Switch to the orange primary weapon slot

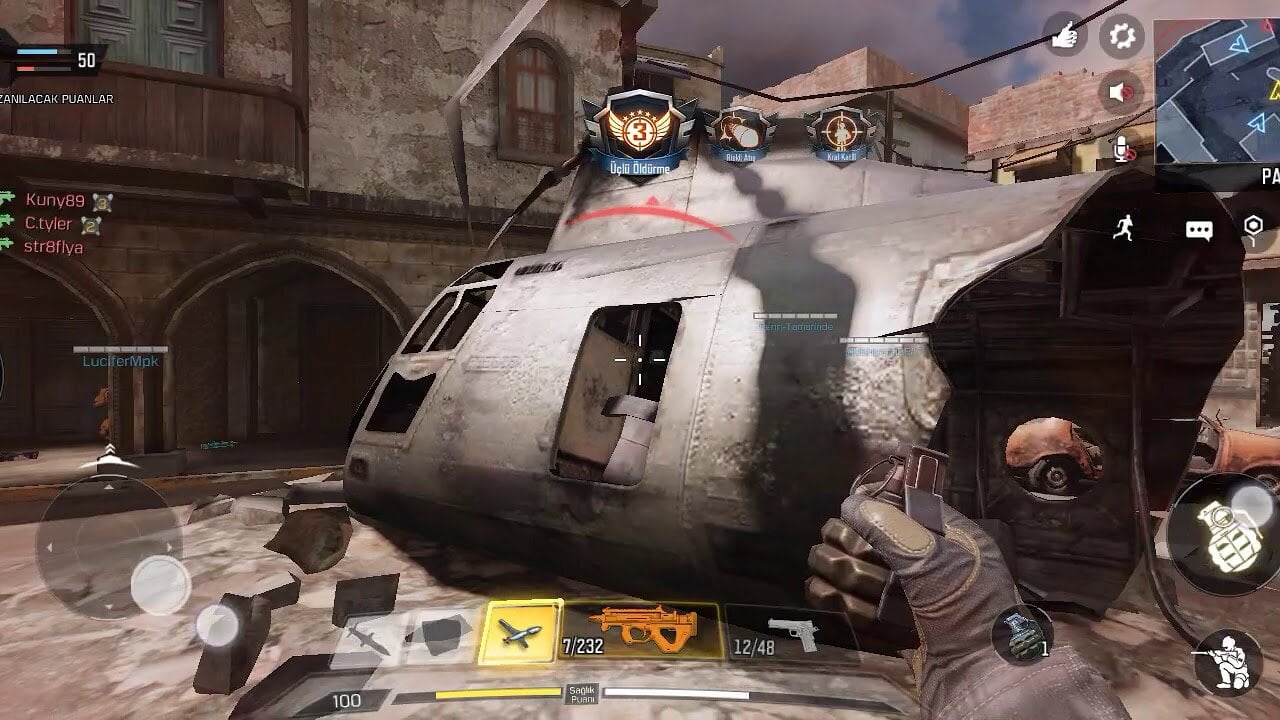click(641, 632)
